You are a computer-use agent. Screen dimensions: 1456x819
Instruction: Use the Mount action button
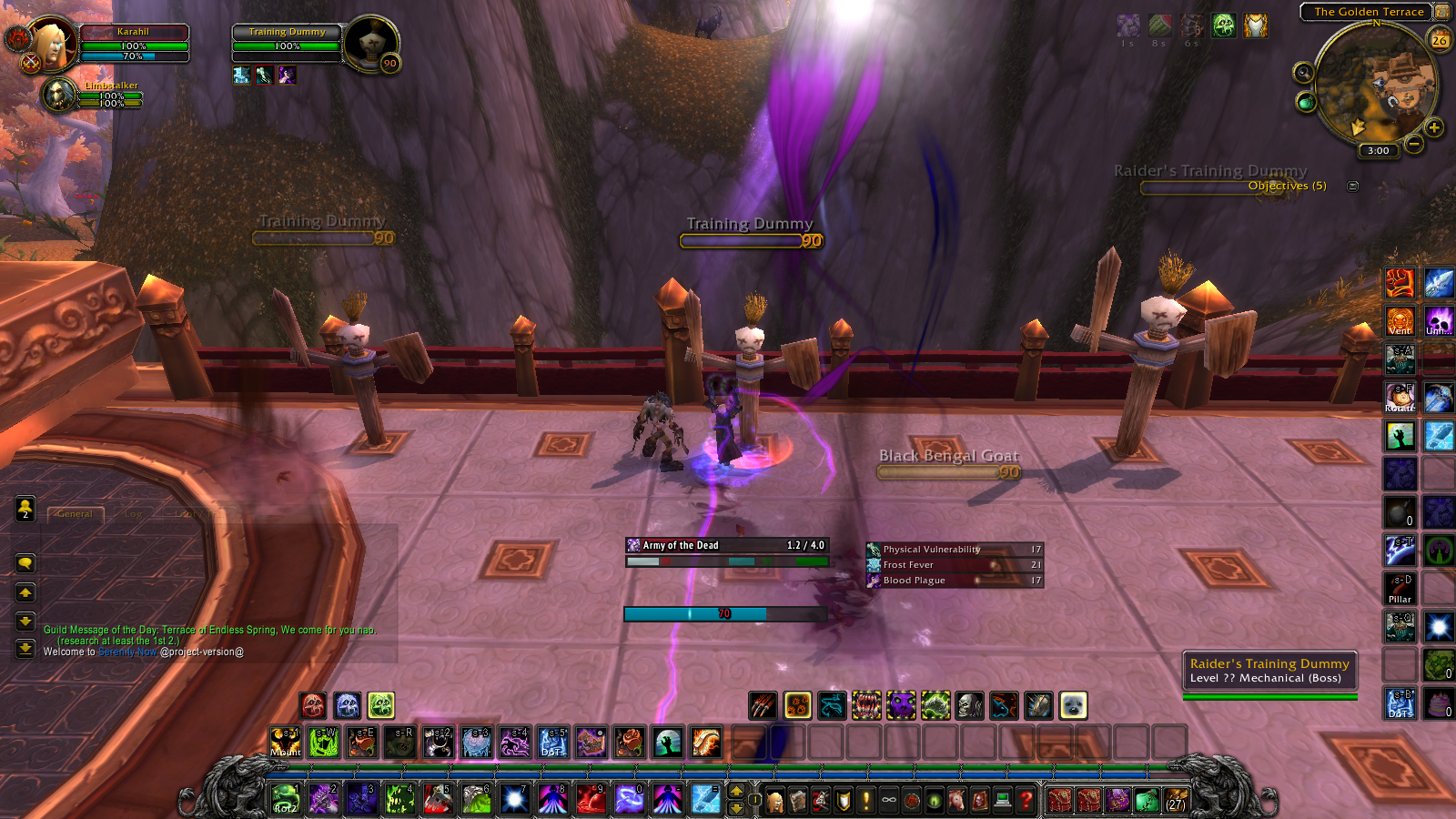285,743
